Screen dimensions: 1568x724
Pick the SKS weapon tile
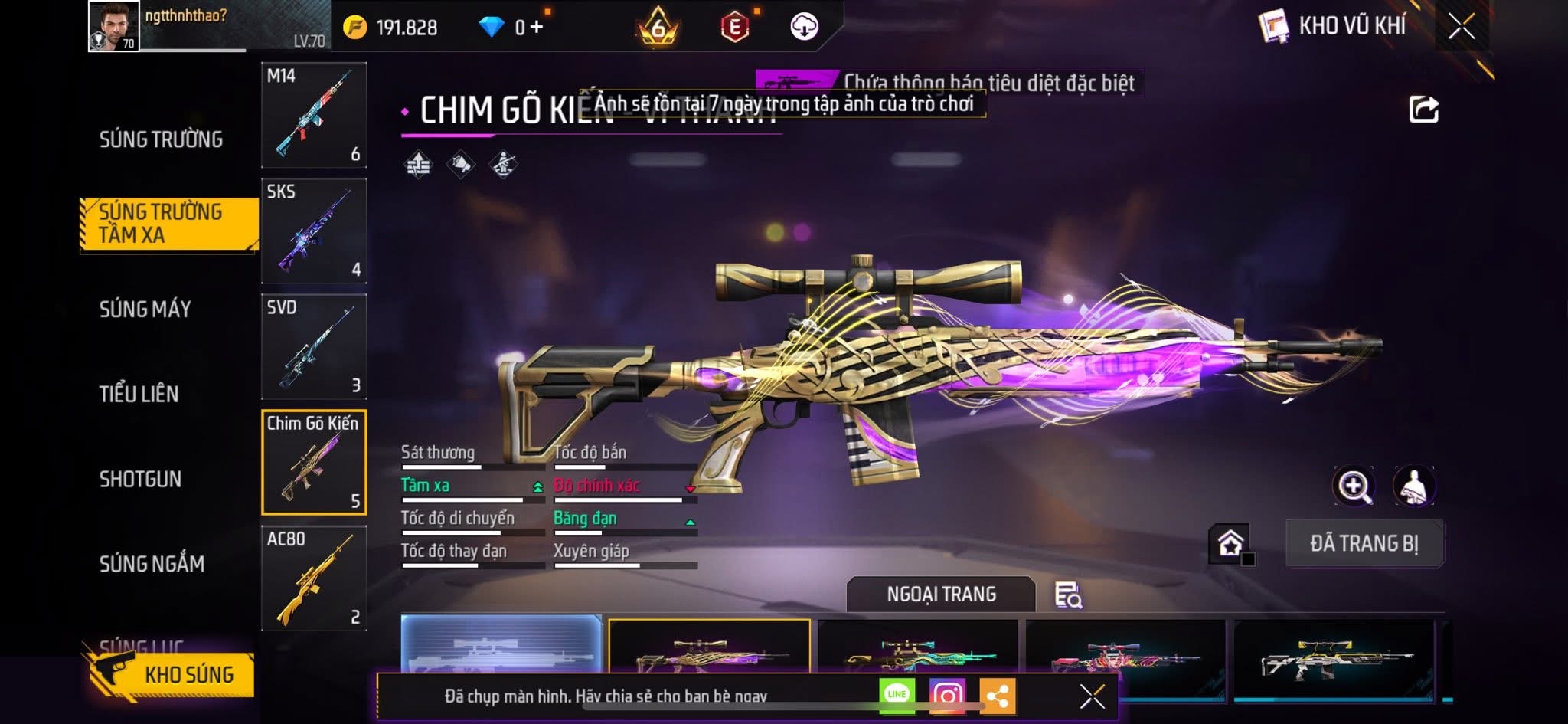pyautogui.click(x=314, y=231)
